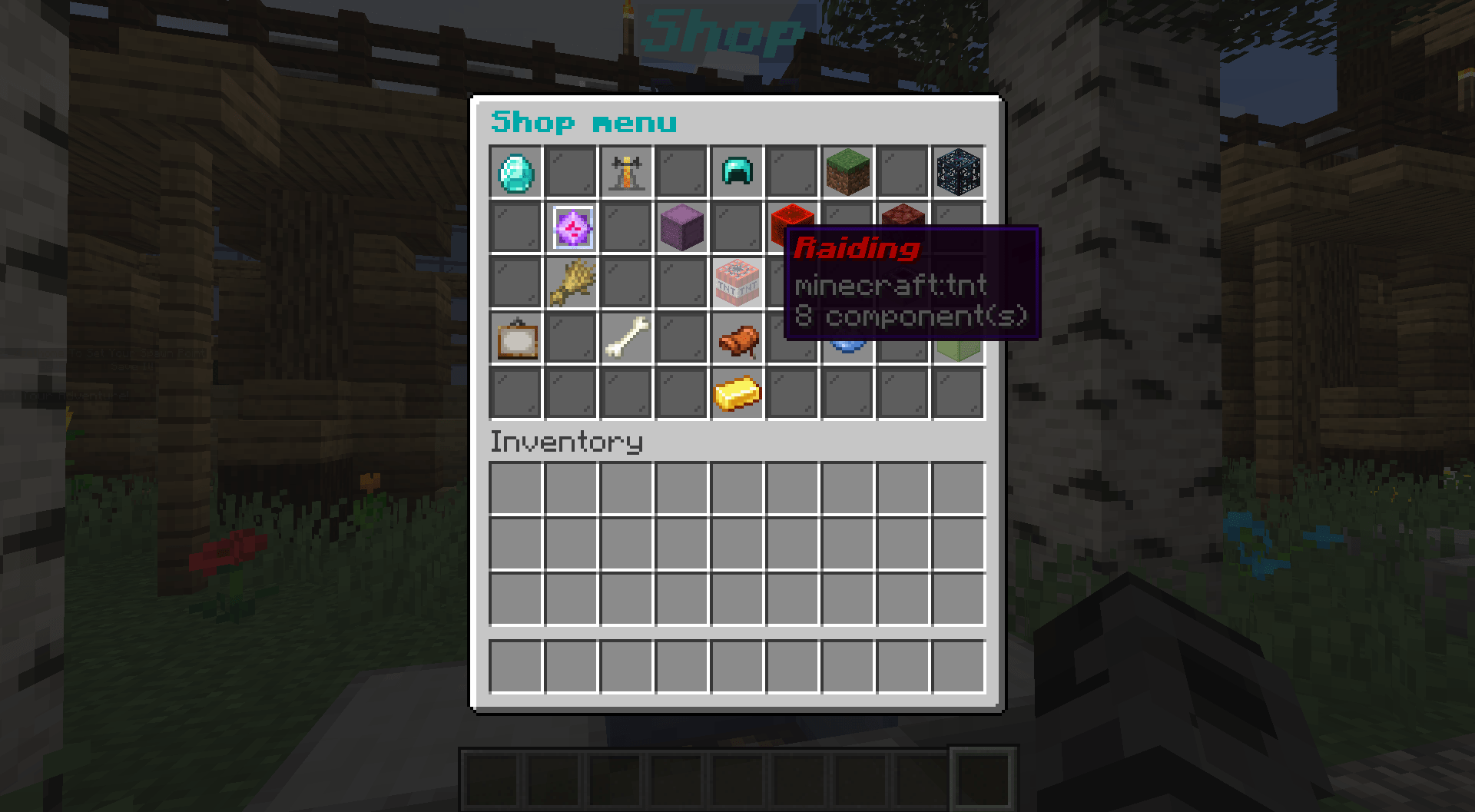Select the TNT labeled Raiding
1475x812 pixels.
click(737, 282)
